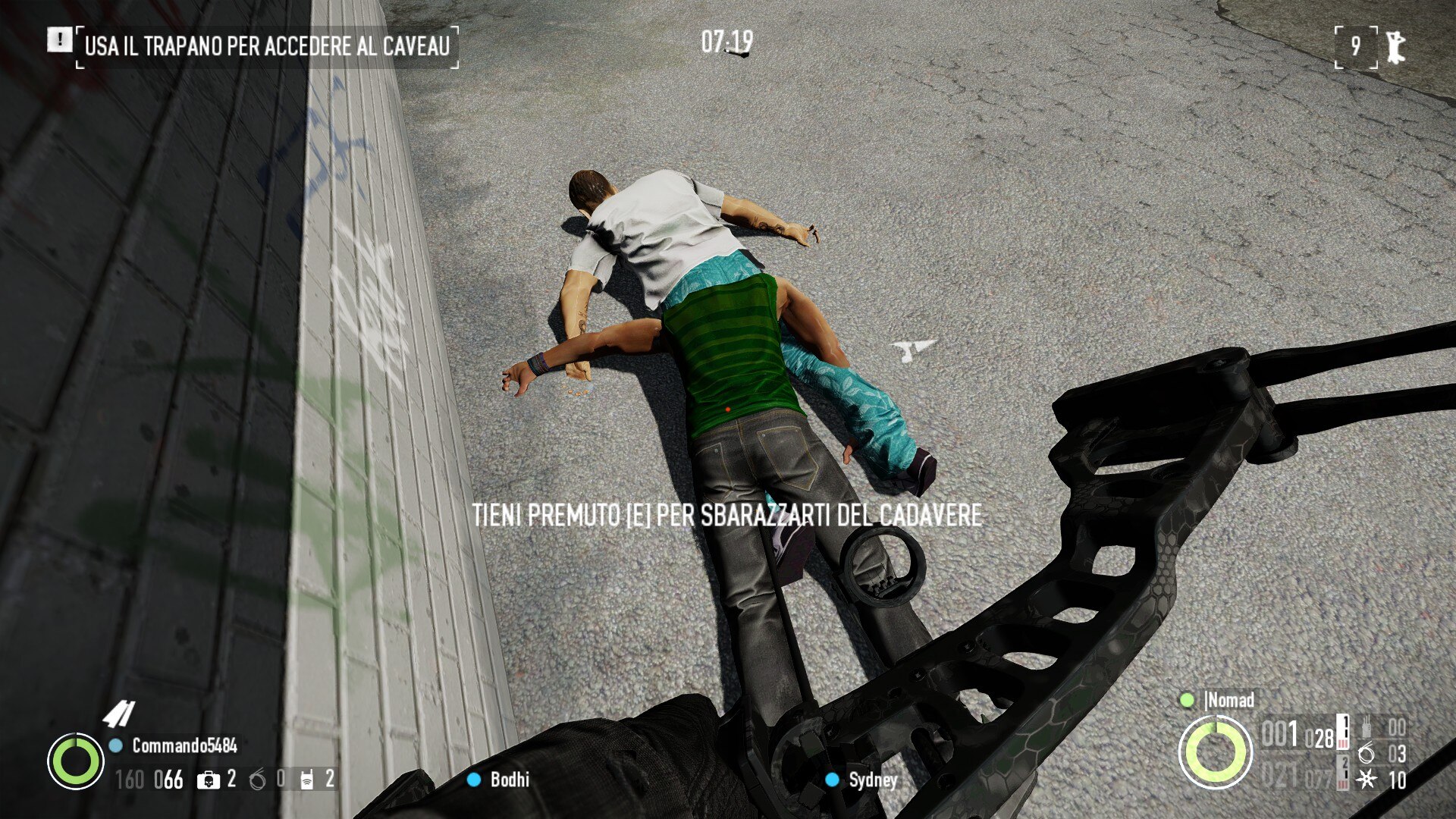Click the Nomad player name label
Screen dimensions: 1456x819
pyautogui.click(x=1230, y=700)
